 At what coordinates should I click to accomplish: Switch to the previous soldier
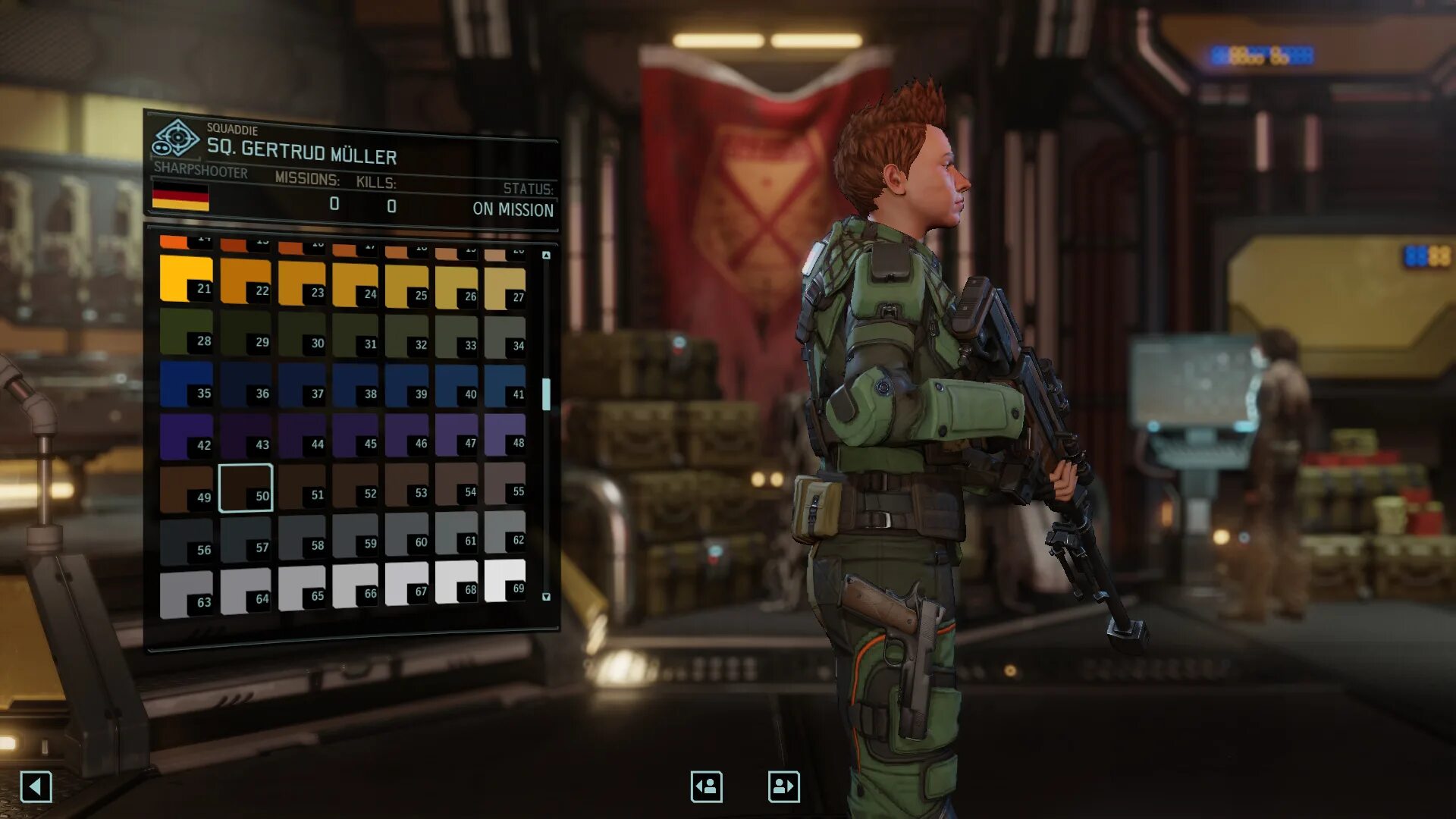pyautogui.click(x=706, y=786)
